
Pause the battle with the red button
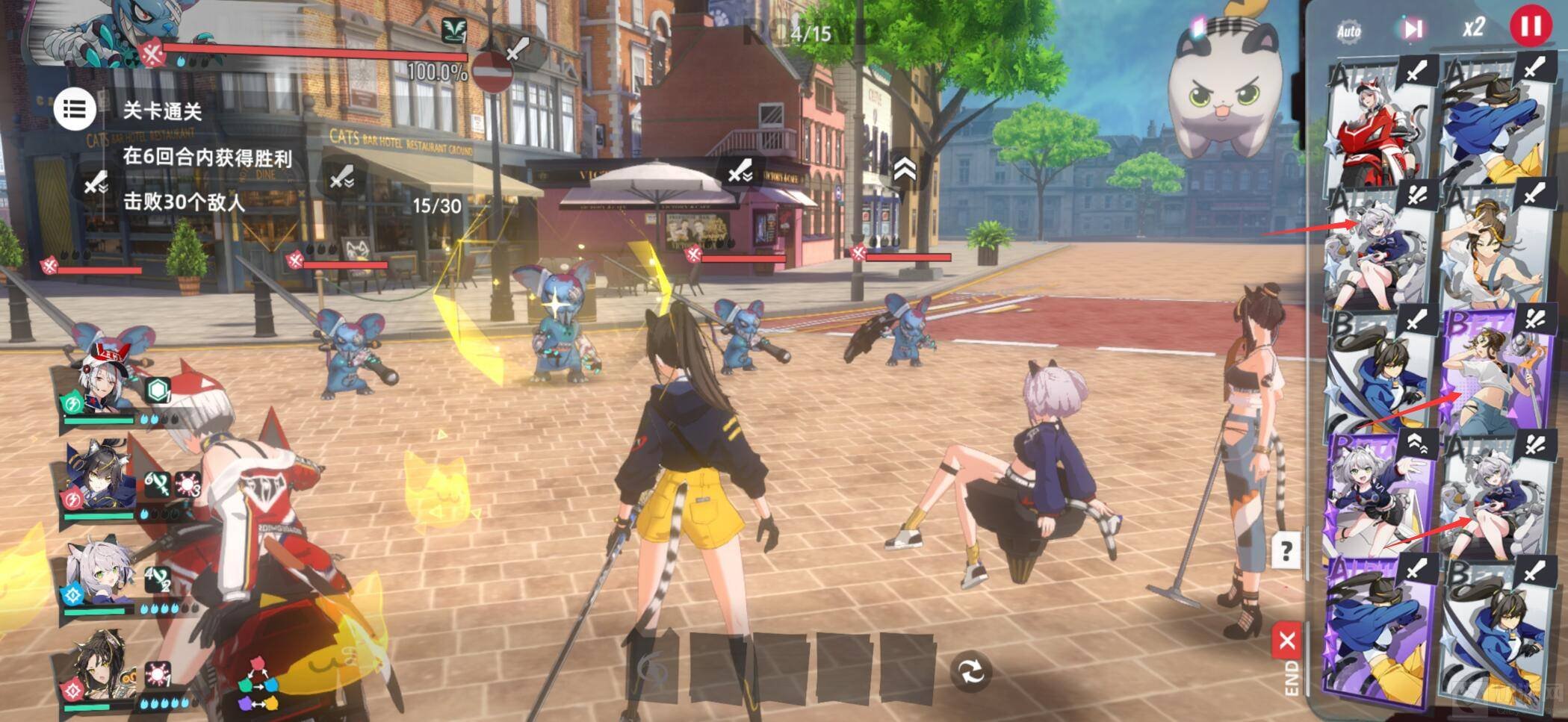coord(1528,27)
